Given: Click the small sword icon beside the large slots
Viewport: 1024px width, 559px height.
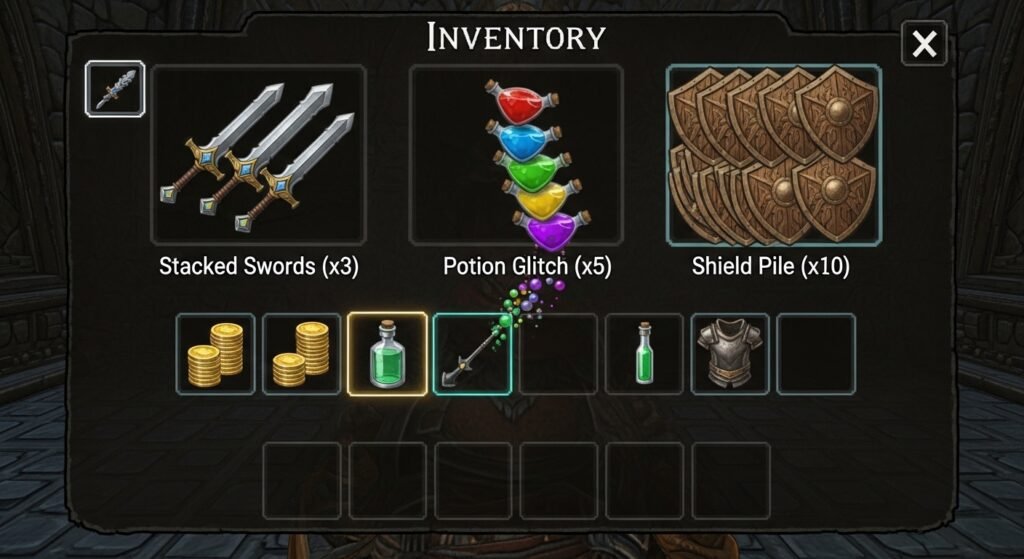Looking at the screenshot, I should point(115,90).
